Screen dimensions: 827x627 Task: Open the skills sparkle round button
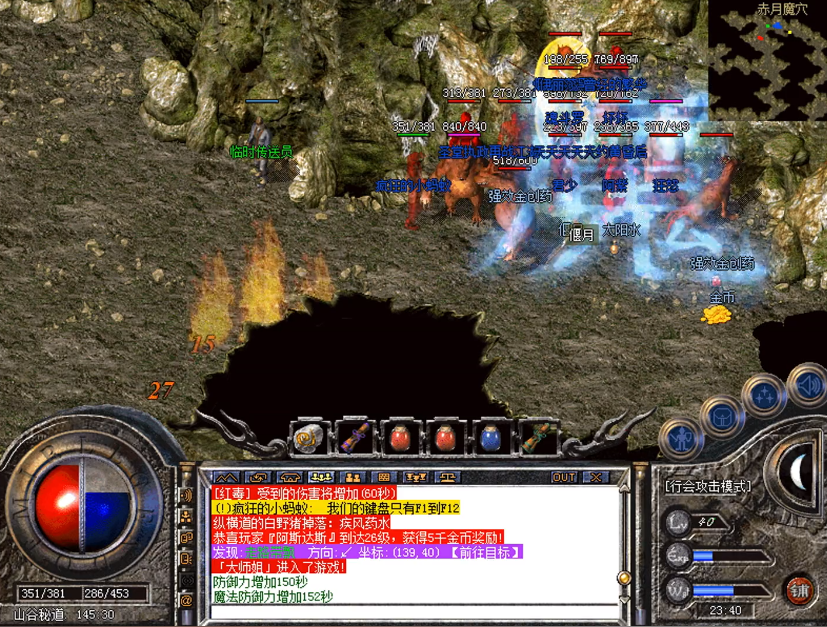click(765, 394)
